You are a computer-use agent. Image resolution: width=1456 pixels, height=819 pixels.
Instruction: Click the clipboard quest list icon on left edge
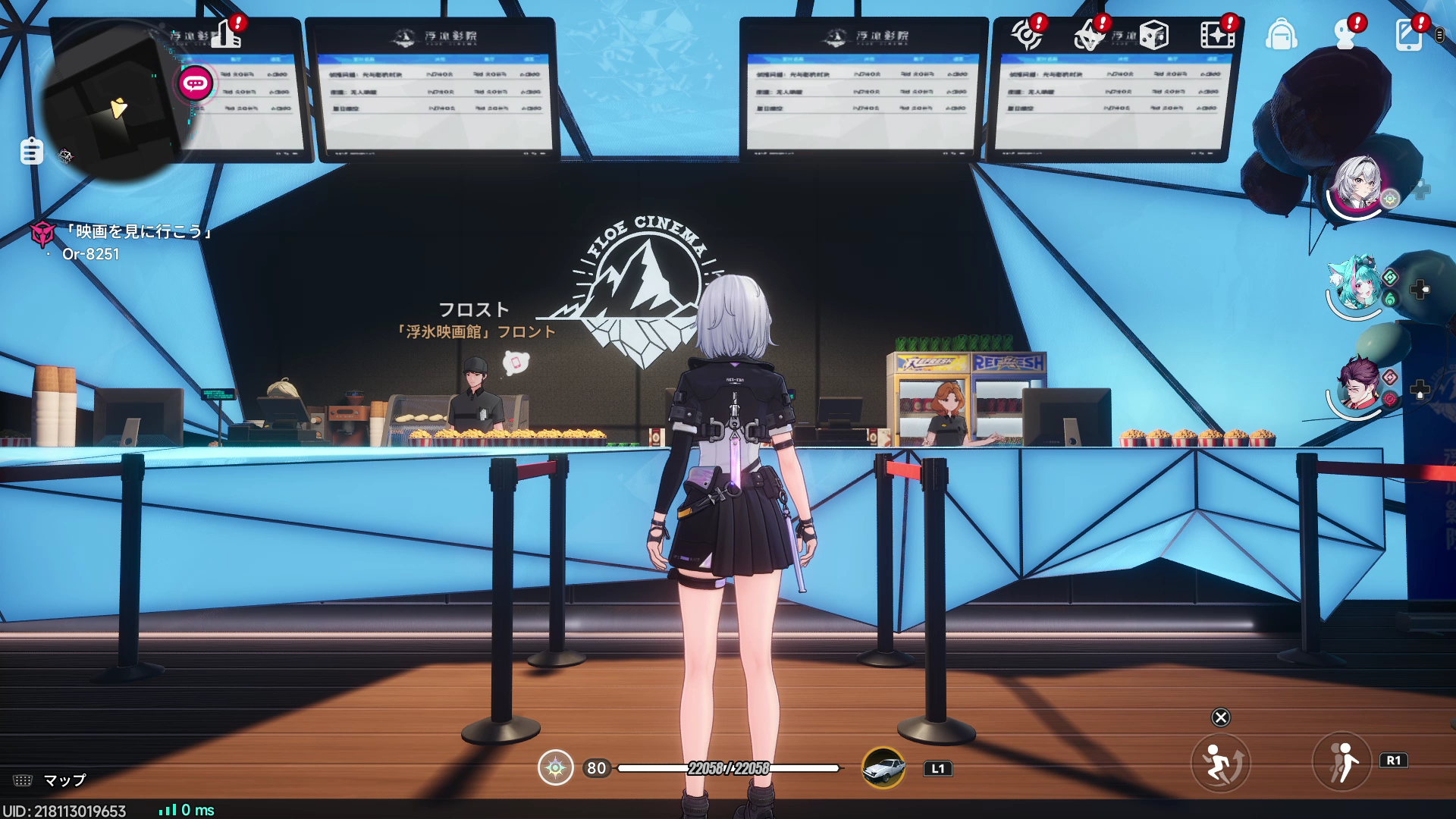click(30, 152)
